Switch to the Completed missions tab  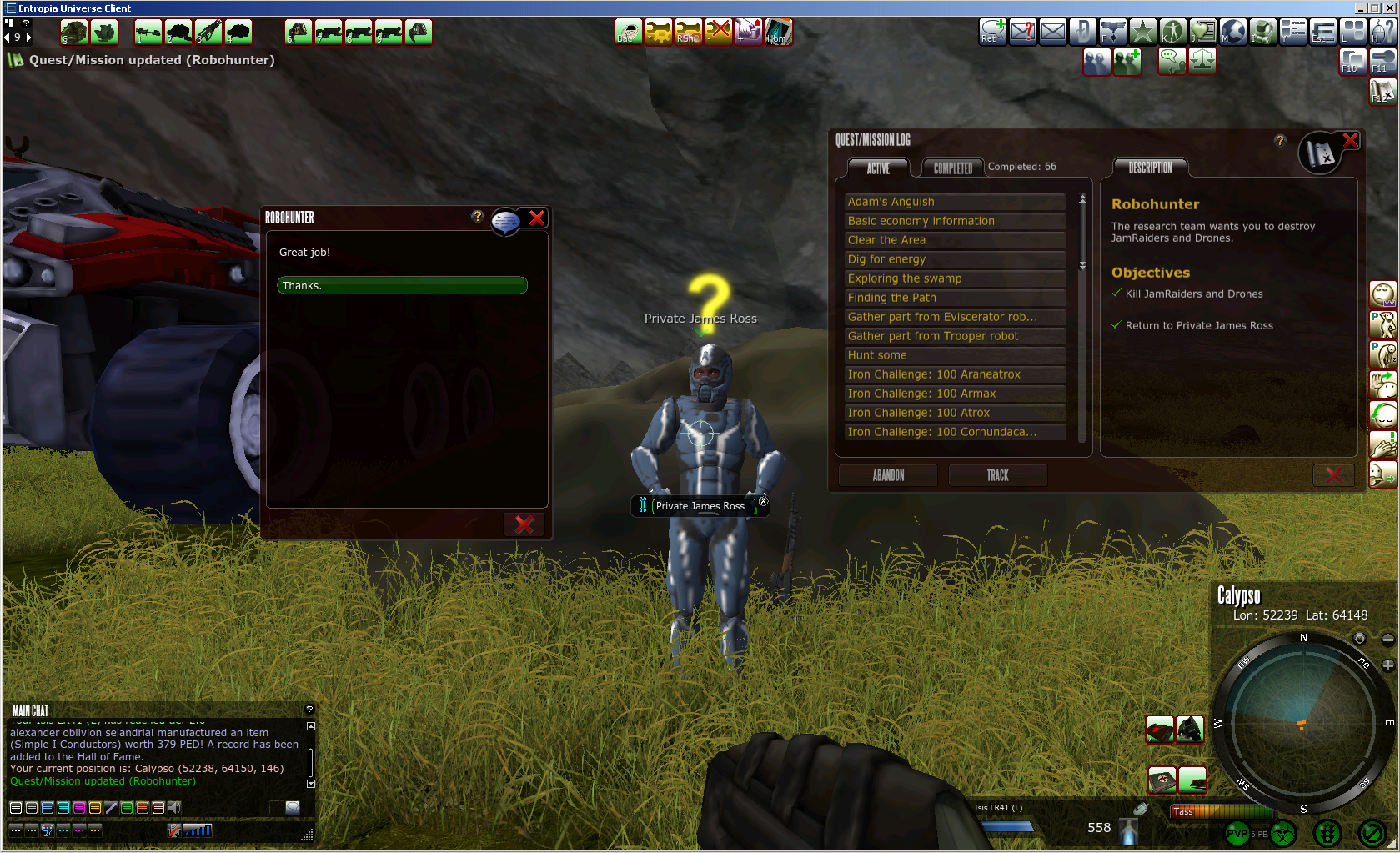click(x=952, y=168)
